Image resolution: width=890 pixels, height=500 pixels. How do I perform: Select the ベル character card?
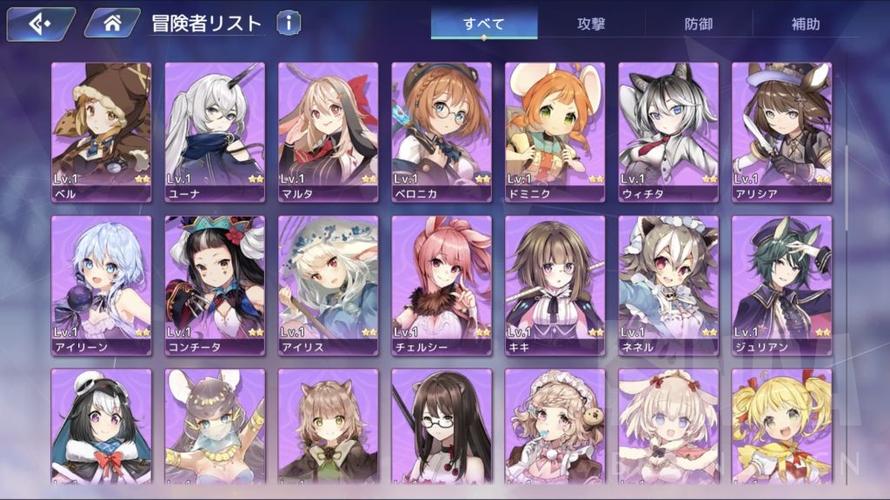coord(101,132)
